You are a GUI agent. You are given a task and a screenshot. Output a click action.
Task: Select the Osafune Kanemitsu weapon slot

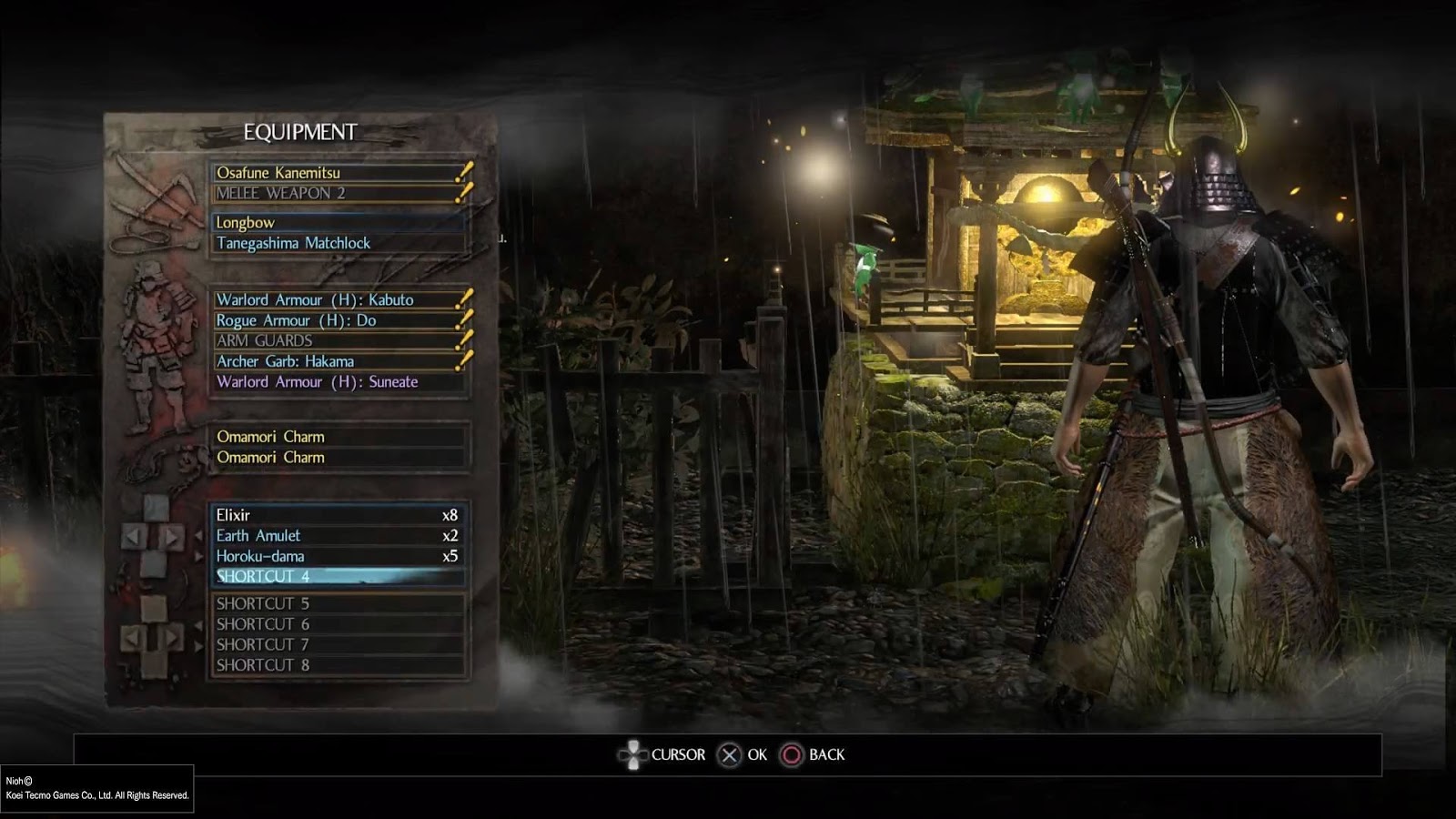coord(337,172)
